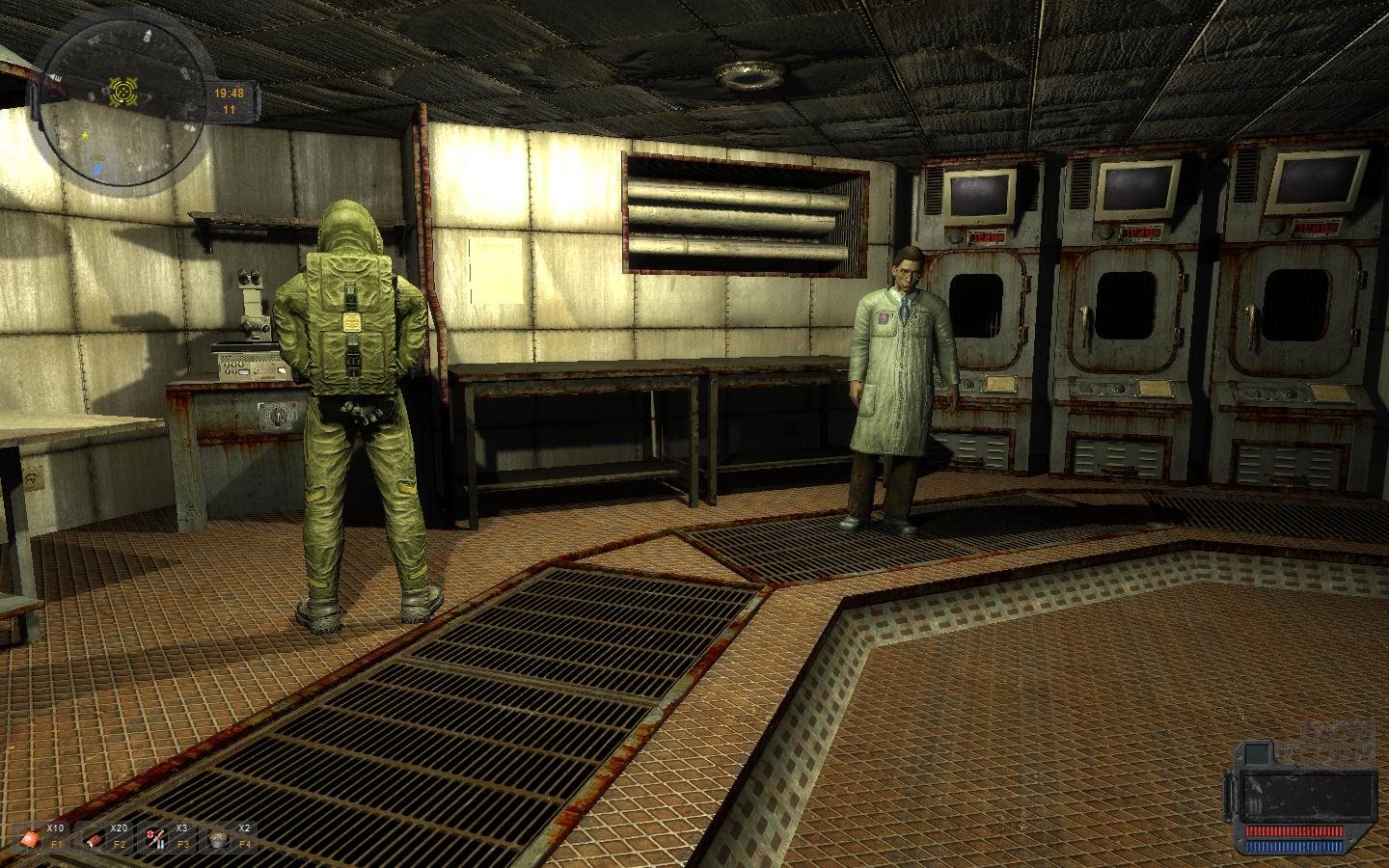Use the syringe medical item in slot F3
The image size is (1389, 868).
tap(156, 837)
